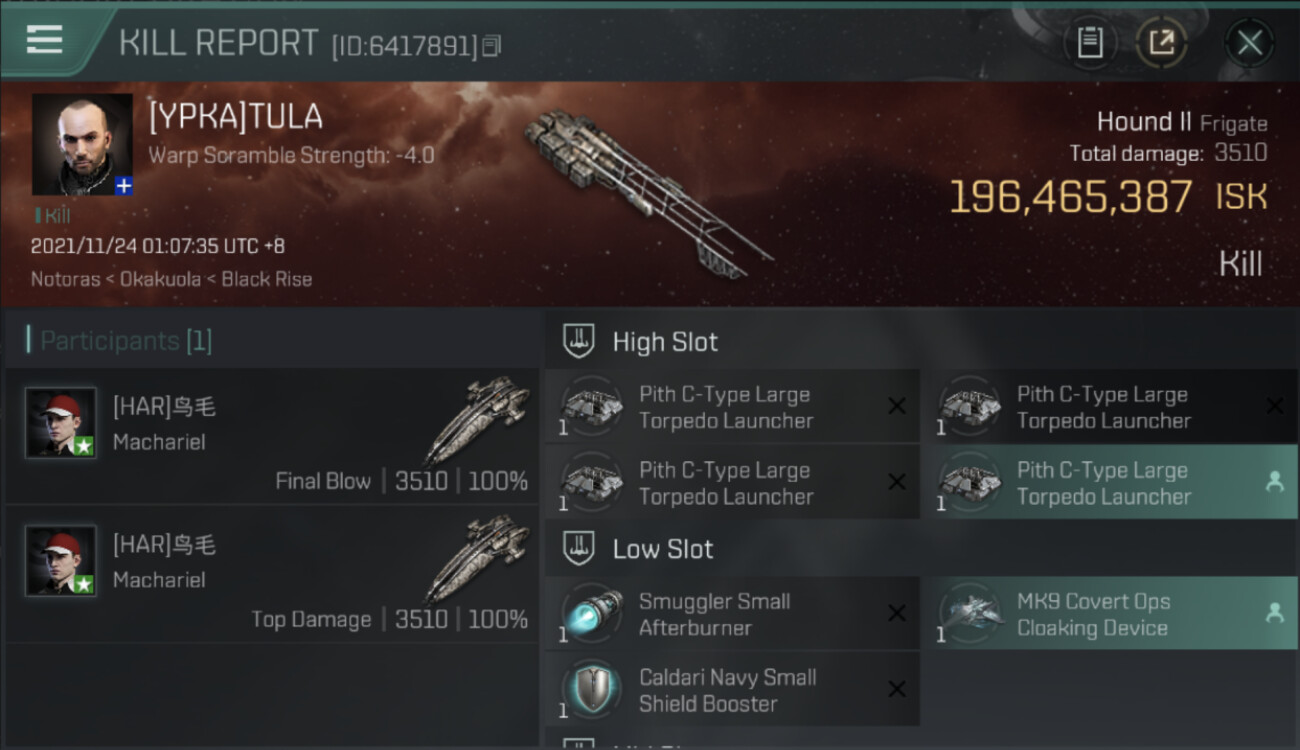This screenshot has width=1300, height=750.
Task: Select MK9 Covert Ops Cloaking Device
Action: tap(1108, 614)
